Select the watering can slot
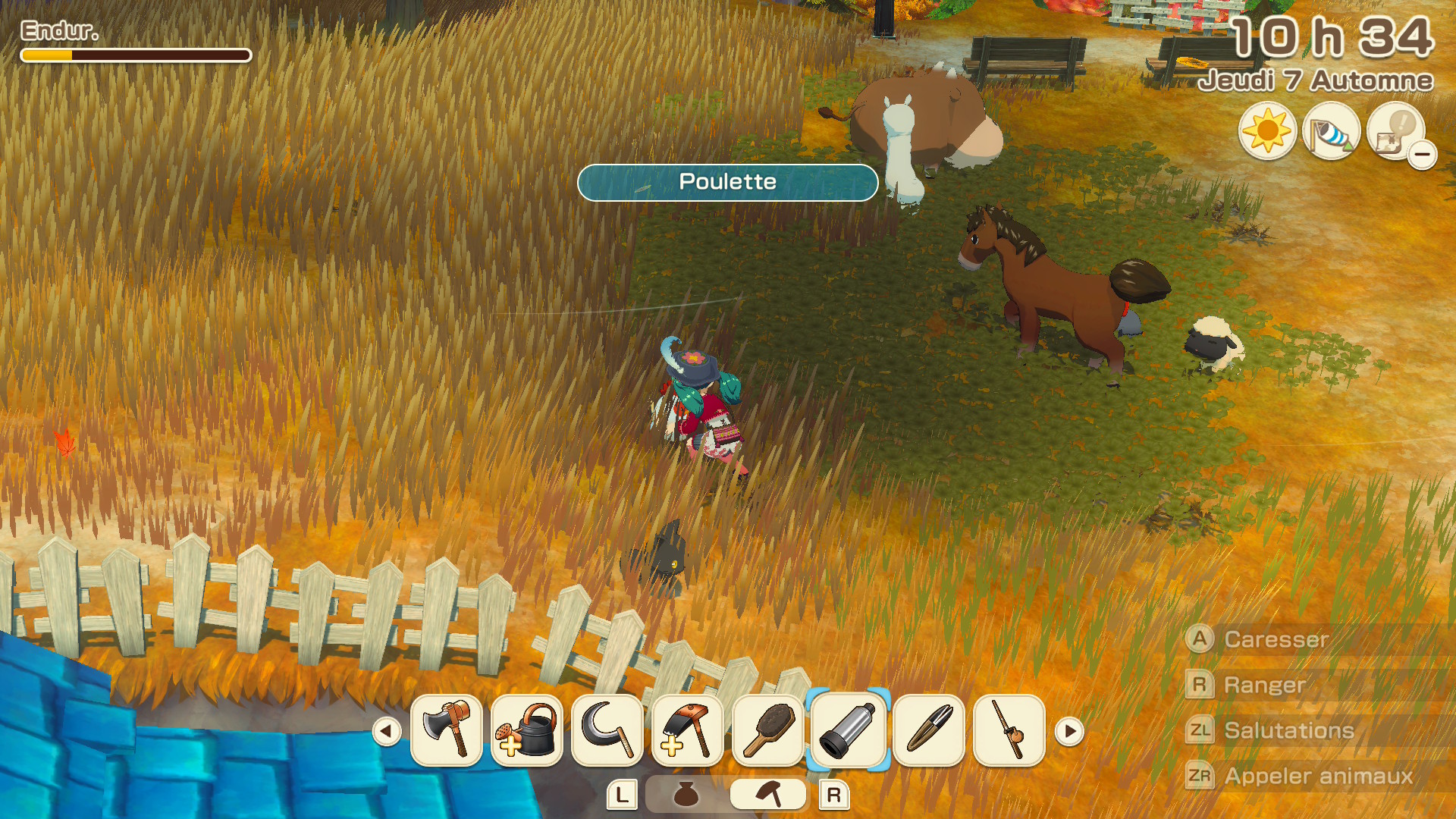Image resolution: width=1456 pixels, height=819 pixels. [527, 730]
